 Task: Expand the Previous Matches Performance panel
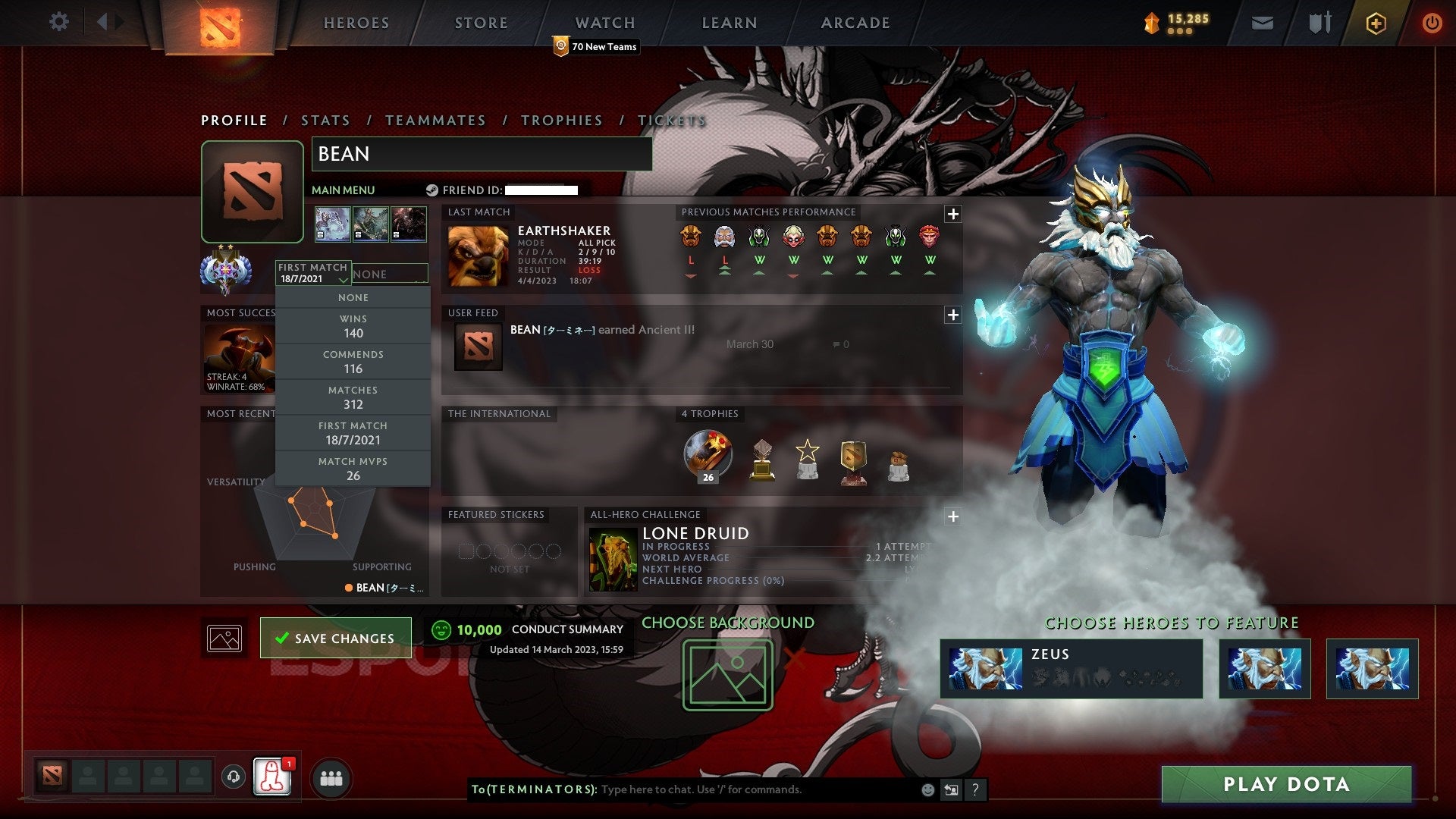tap(952, 214)
